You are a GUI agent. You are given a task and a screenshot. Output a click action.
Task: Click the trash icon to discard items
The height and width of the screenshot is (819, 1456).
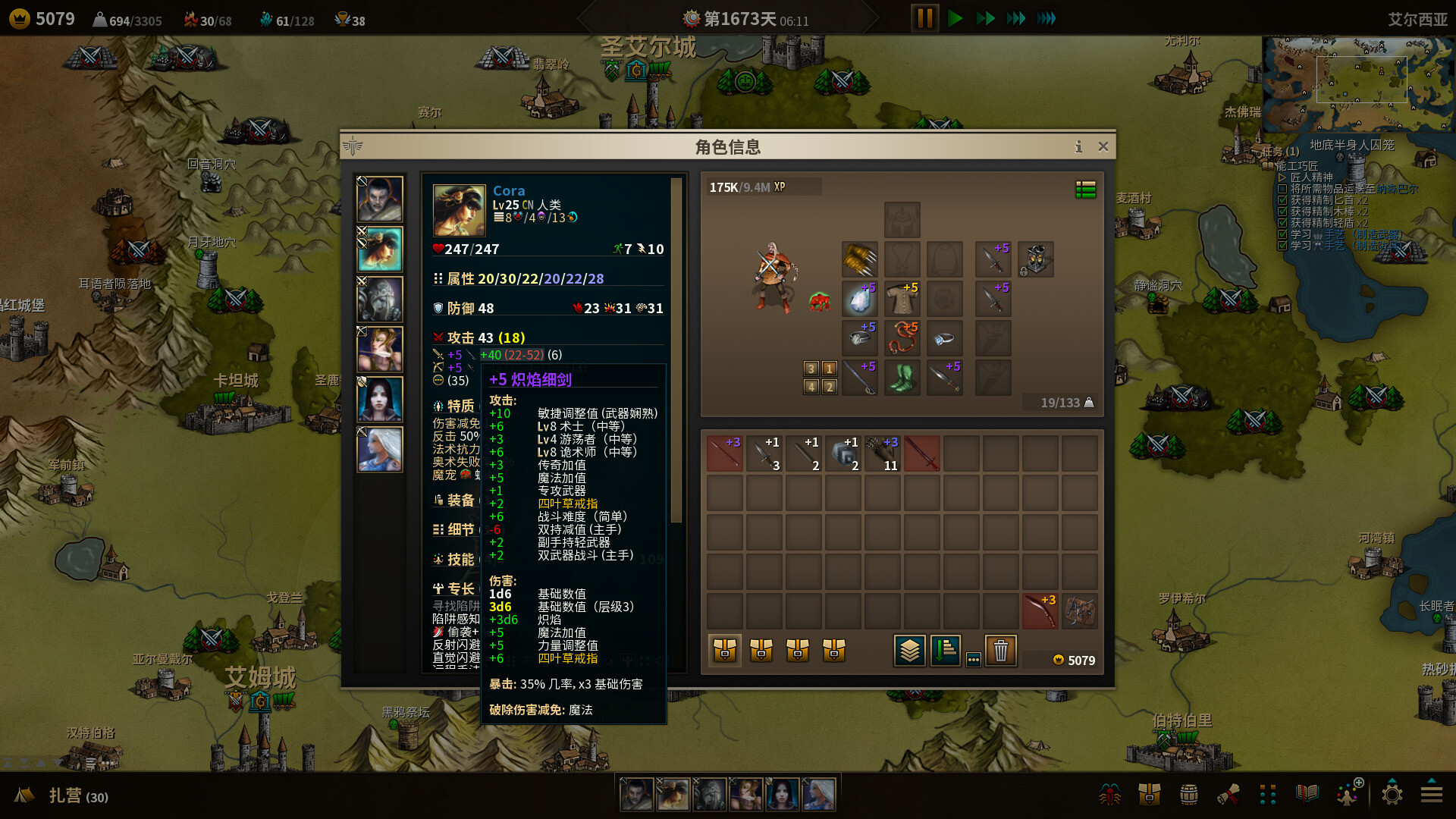coord(1001,651)
